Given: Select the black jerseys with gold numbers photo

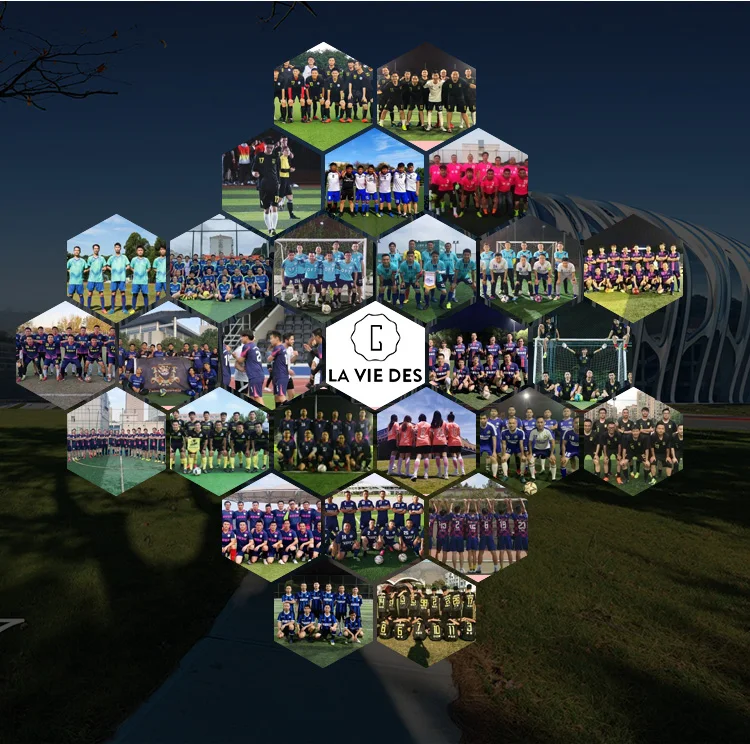Looking at the screenshot, I should pos(427,613).
